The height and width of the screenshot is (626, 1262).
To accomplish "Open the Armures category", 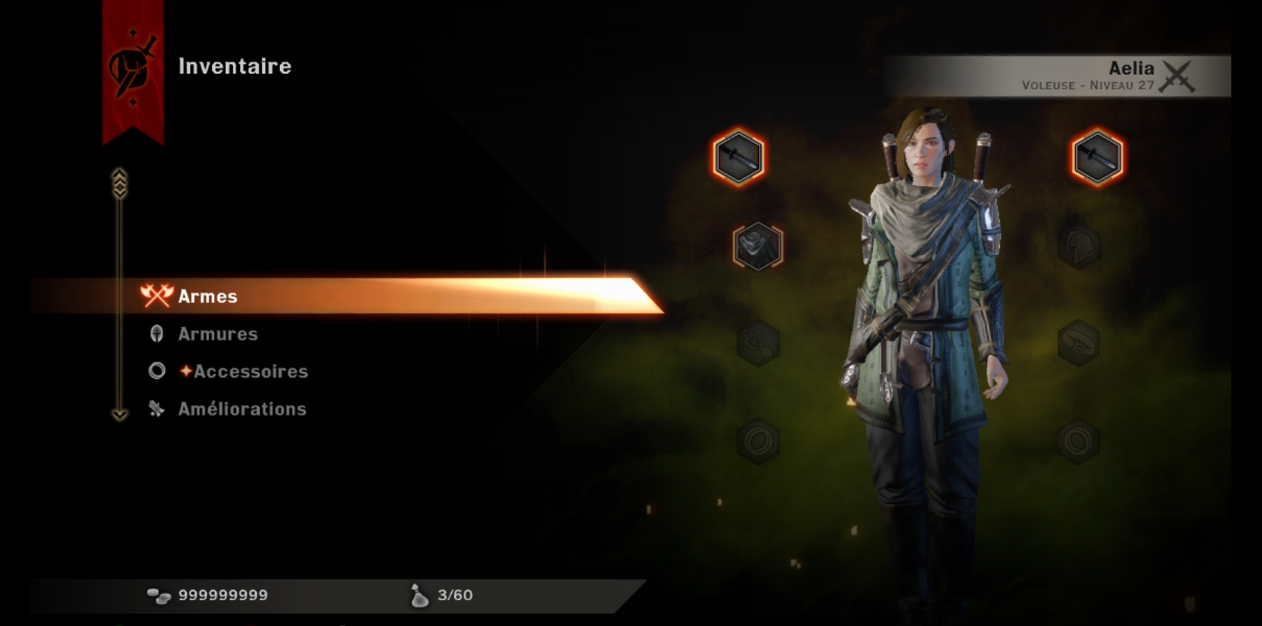I will (217, 334).
